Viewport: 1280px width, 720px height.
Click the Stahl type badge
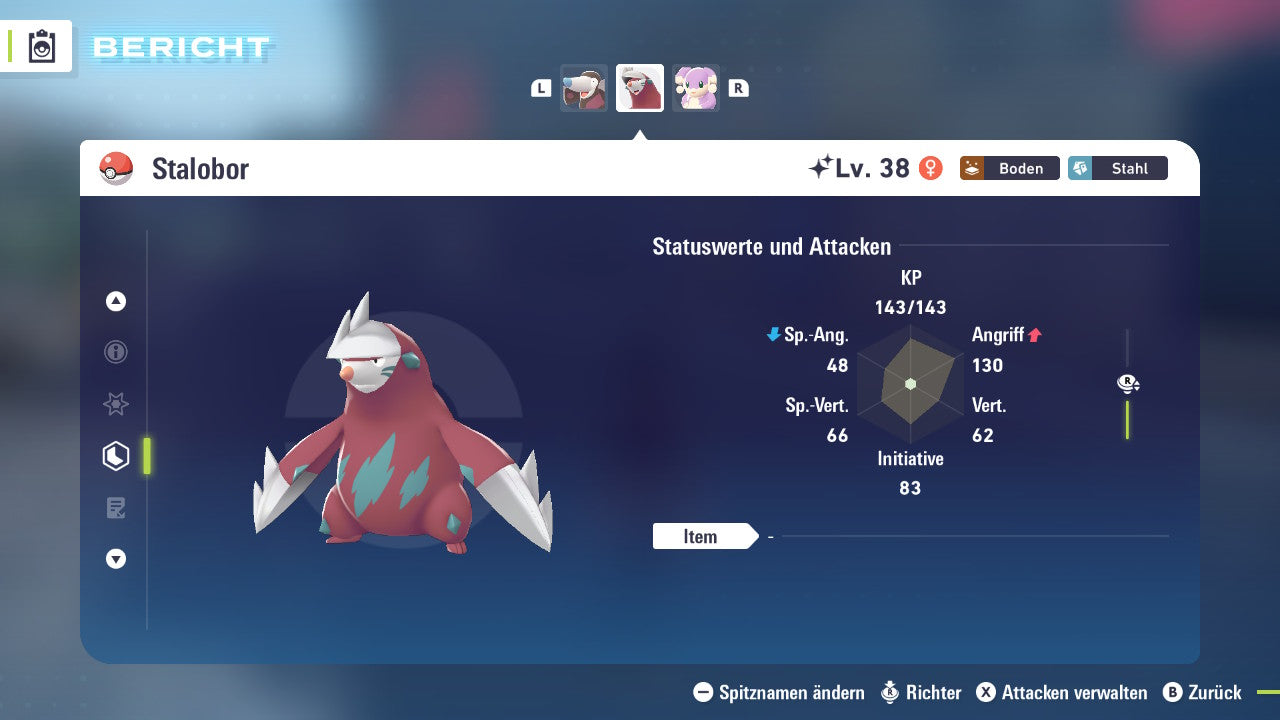pos(1117,168)
